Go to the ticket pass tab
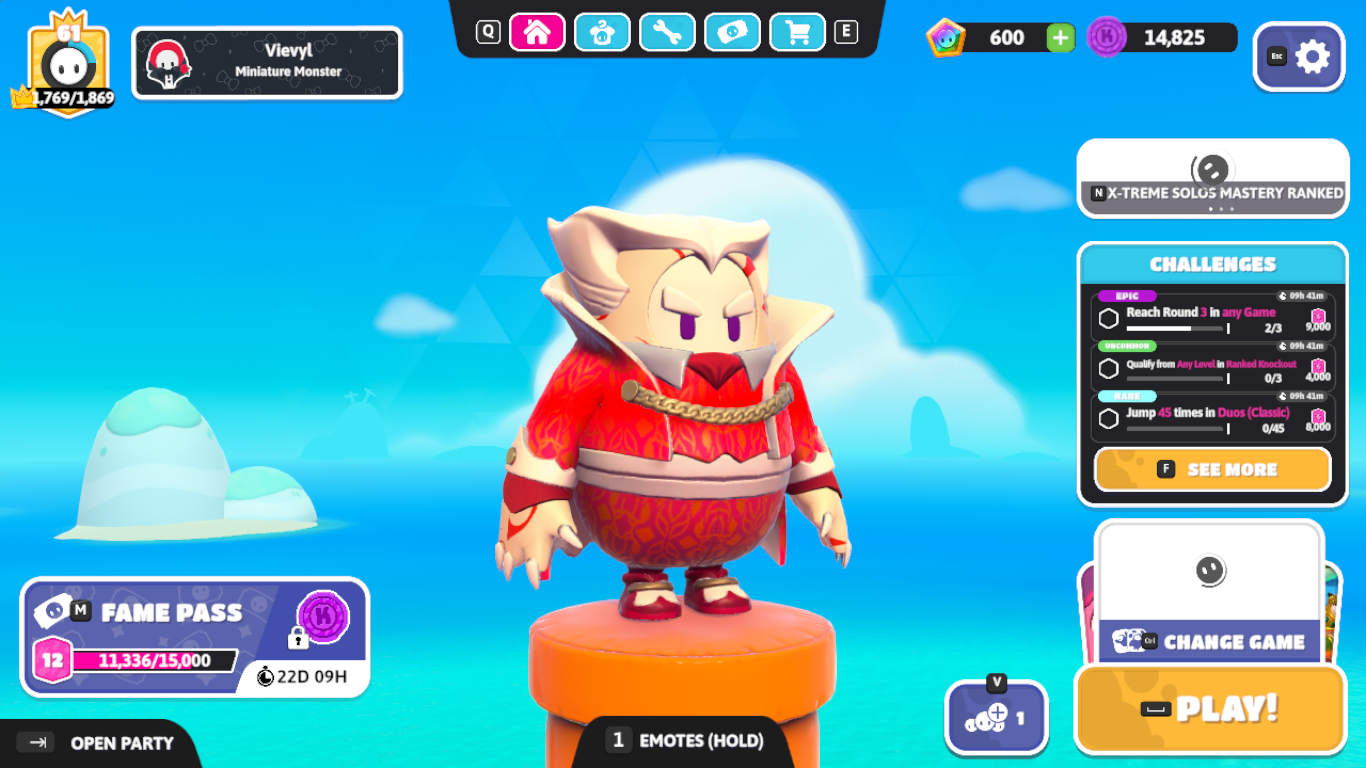Viewport: 1366px width, 768px height. click(732, 32)
